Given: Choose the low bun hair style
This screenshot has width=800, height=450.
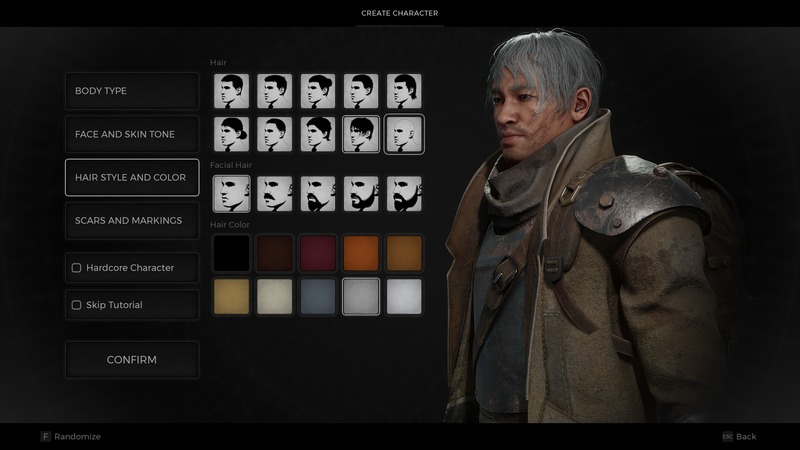Looking at the screenshot, I should pos(231,134).
